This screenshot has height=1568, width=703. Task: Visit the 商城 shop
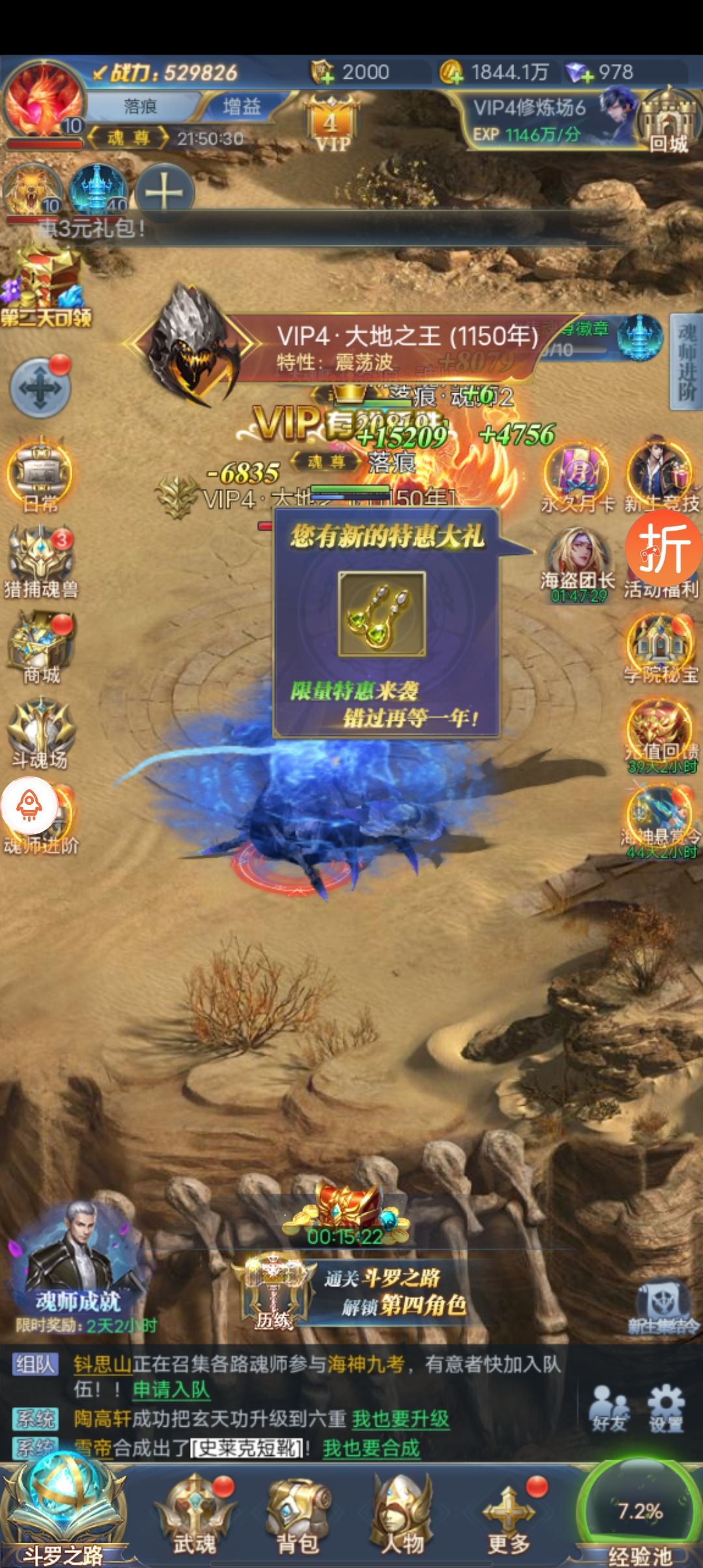pos(42,649)
